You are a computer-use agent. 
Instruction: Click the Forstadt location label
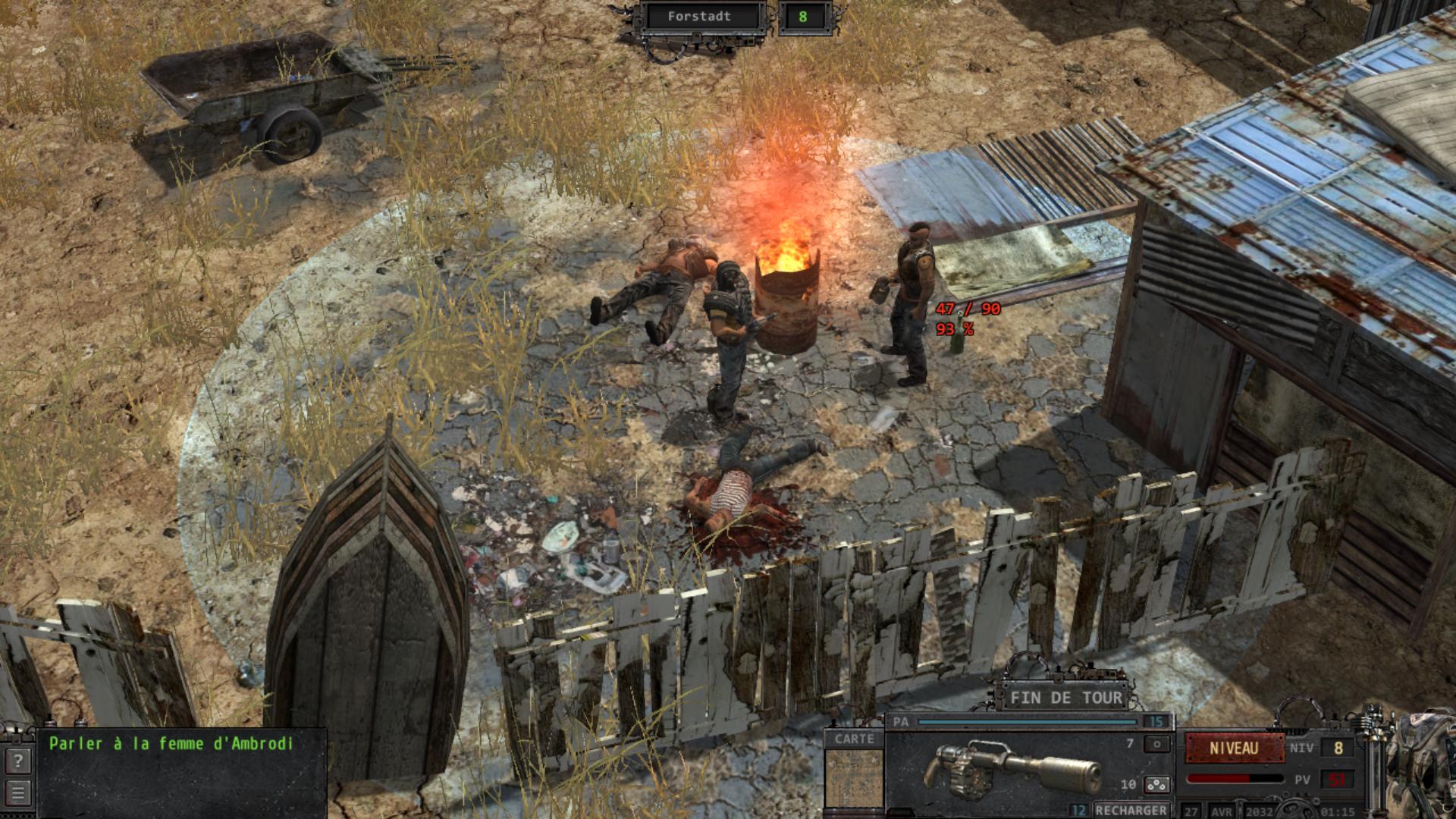click(699, 17)
